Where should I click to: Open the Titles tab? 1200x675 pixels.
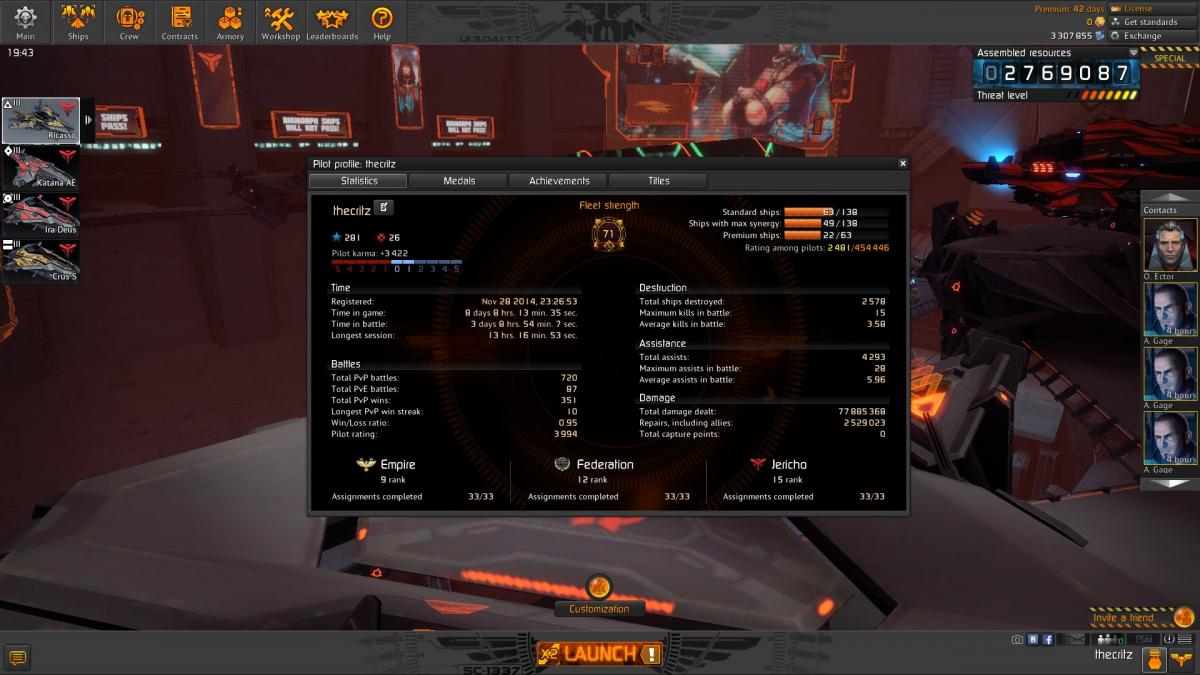(658, 181)
